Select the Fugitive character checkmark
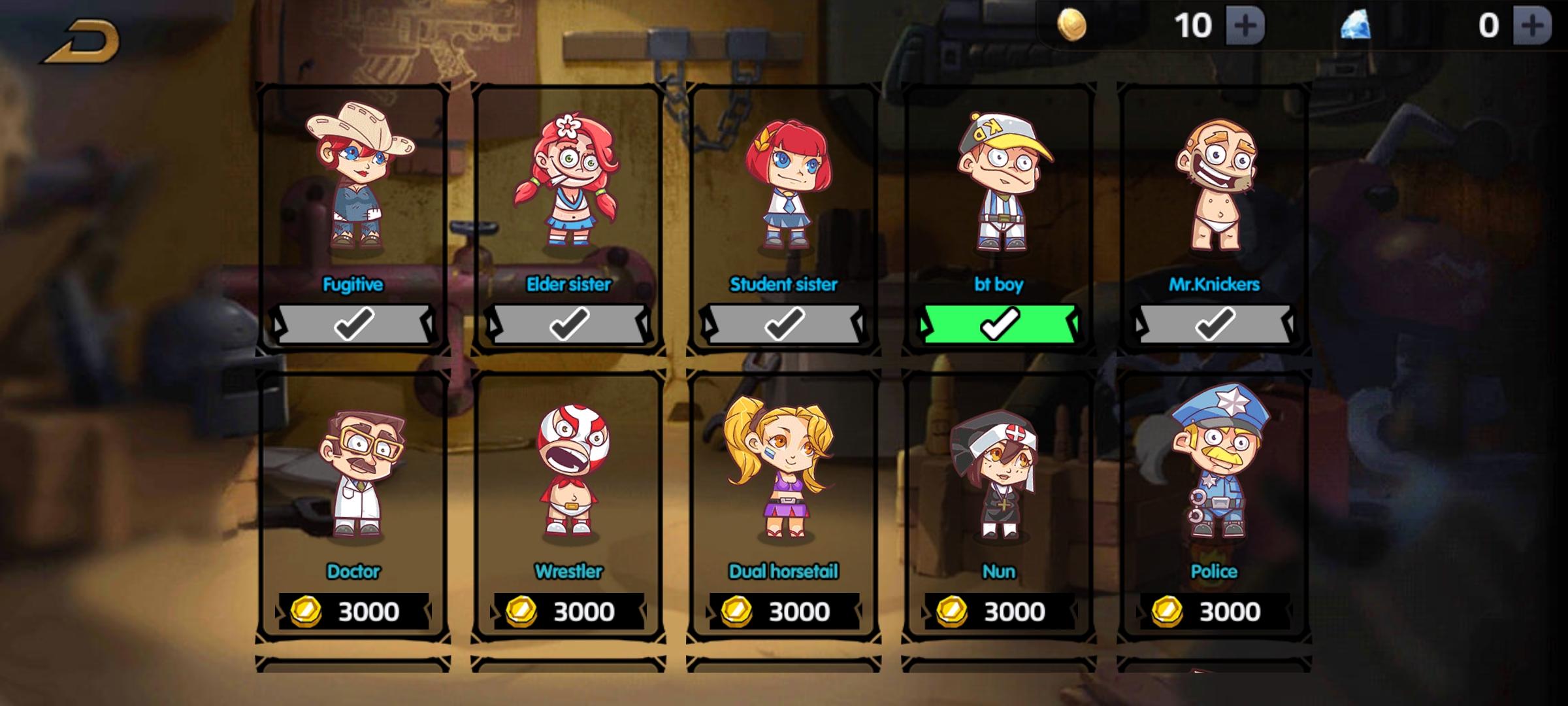The image size is (1568, 706). tap(354, 323)
